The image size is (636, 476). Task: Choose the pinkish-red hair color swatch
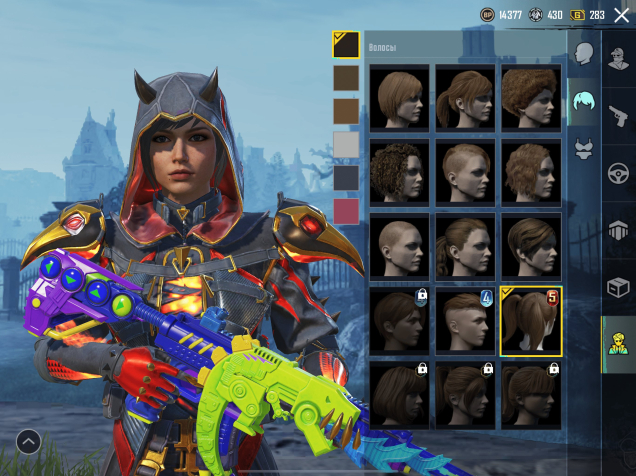click(x=346, y=212)
